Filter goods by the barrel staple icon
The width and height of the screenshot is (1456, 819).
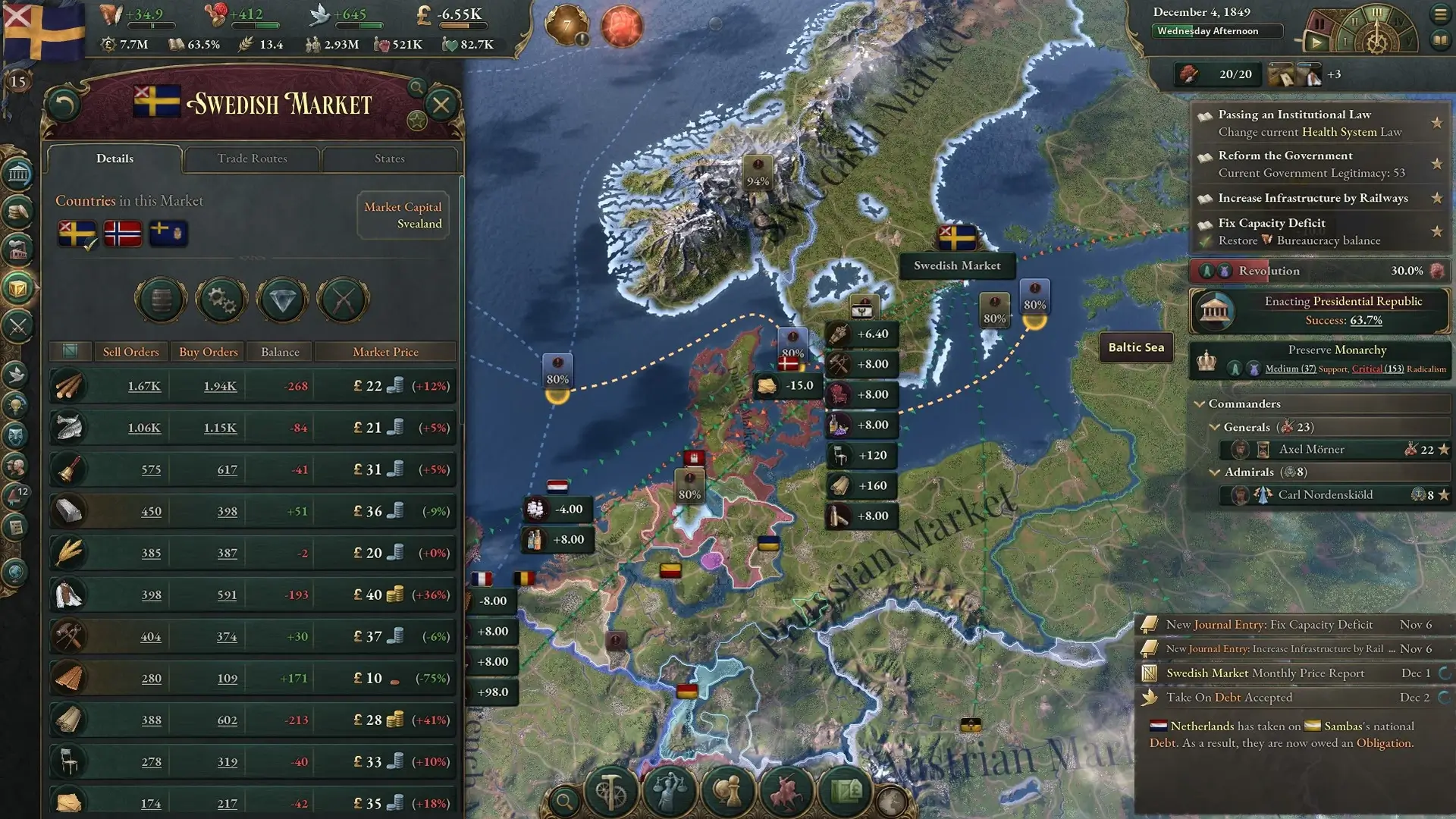click(x=161, y=300)
